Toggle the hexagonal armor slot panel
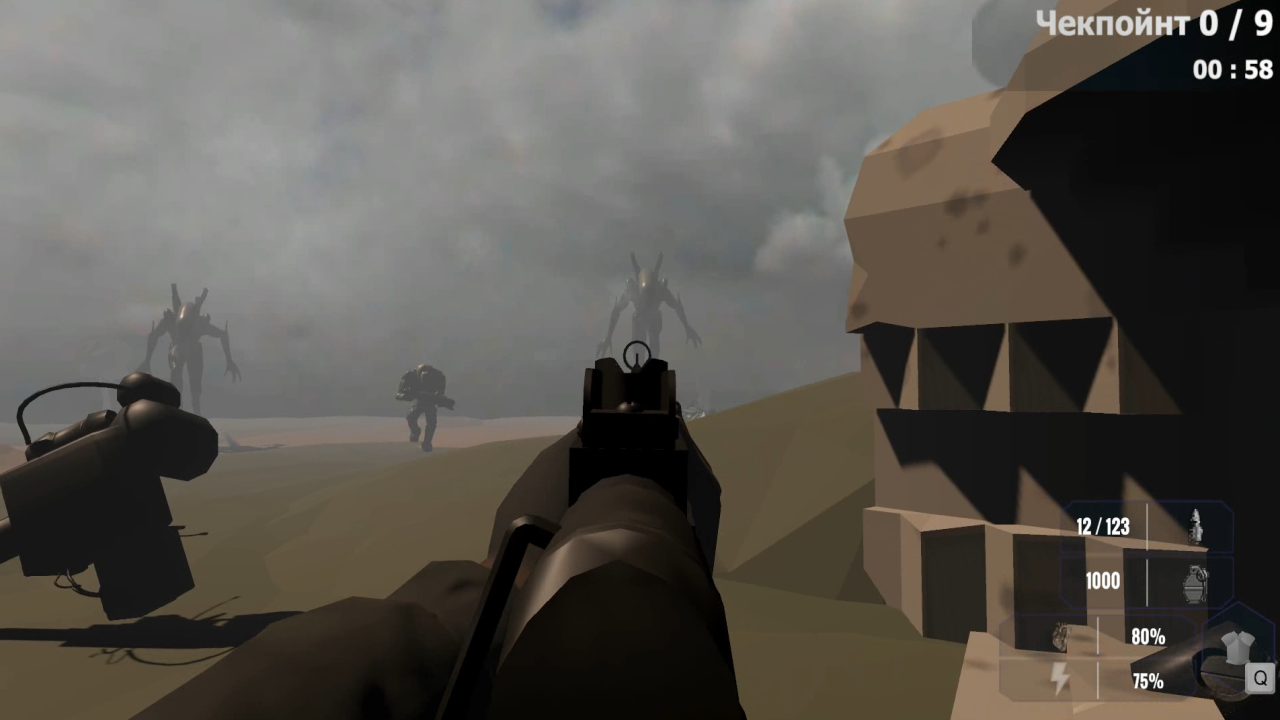 (x=1235, y=652)
